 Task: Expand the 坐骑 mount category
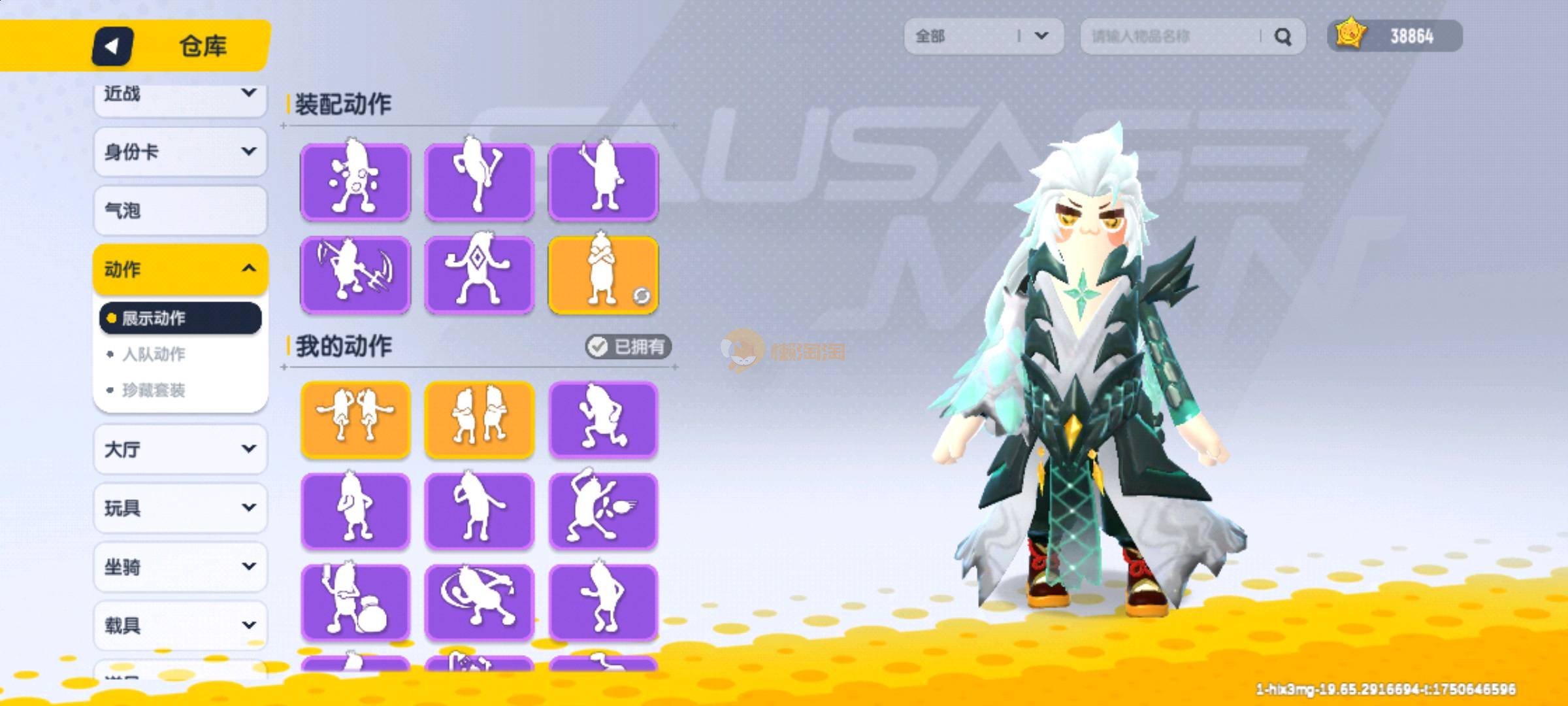click(x=180, y=567)
